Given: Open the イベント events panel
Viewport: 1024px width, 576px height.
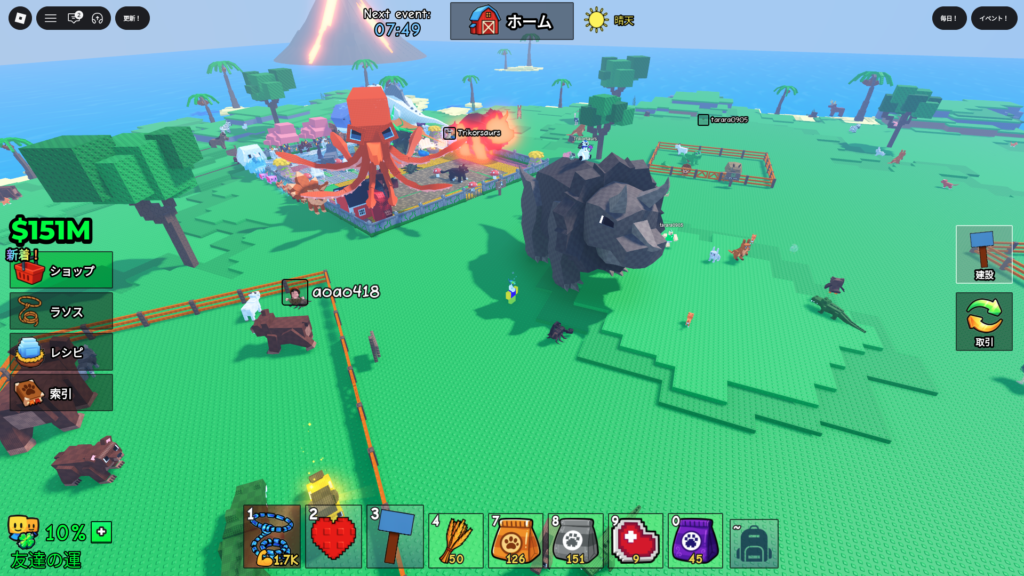Looking at the screenshot, I should 994,18.
